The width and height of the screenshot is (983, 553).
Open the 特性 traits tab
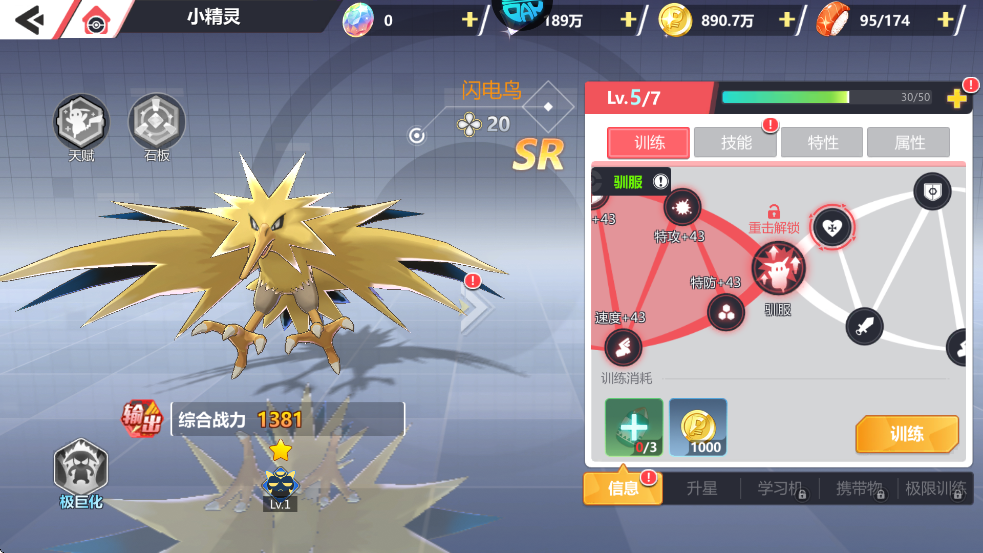pos(822,143)
